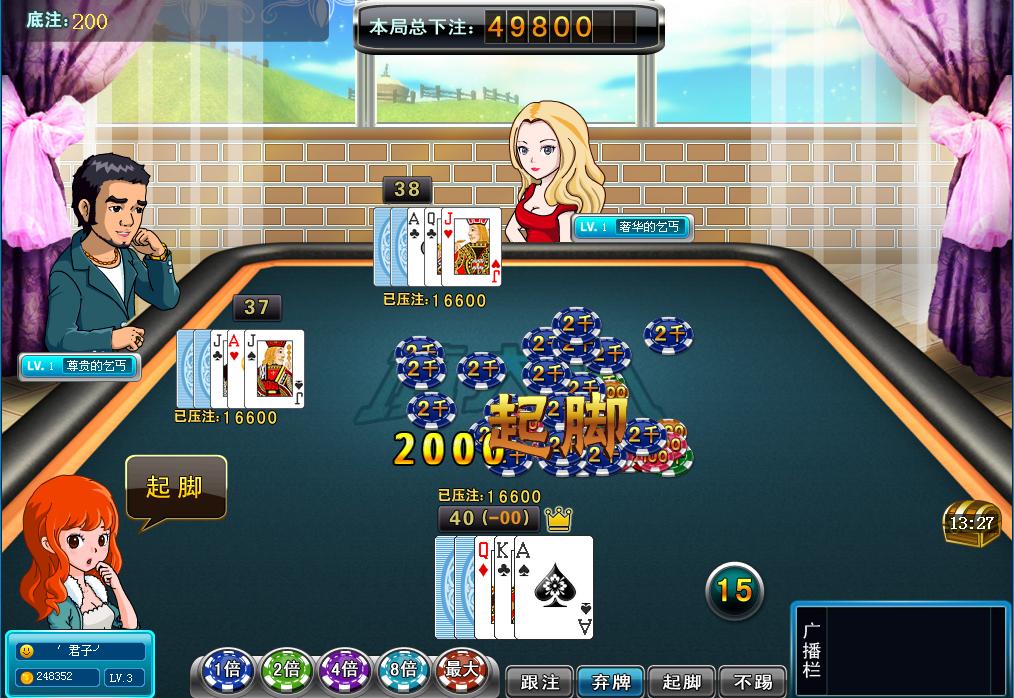View the 尊贵的乞丐 player name tag
The image size is (1014, 698).
(x=79, y=366)
